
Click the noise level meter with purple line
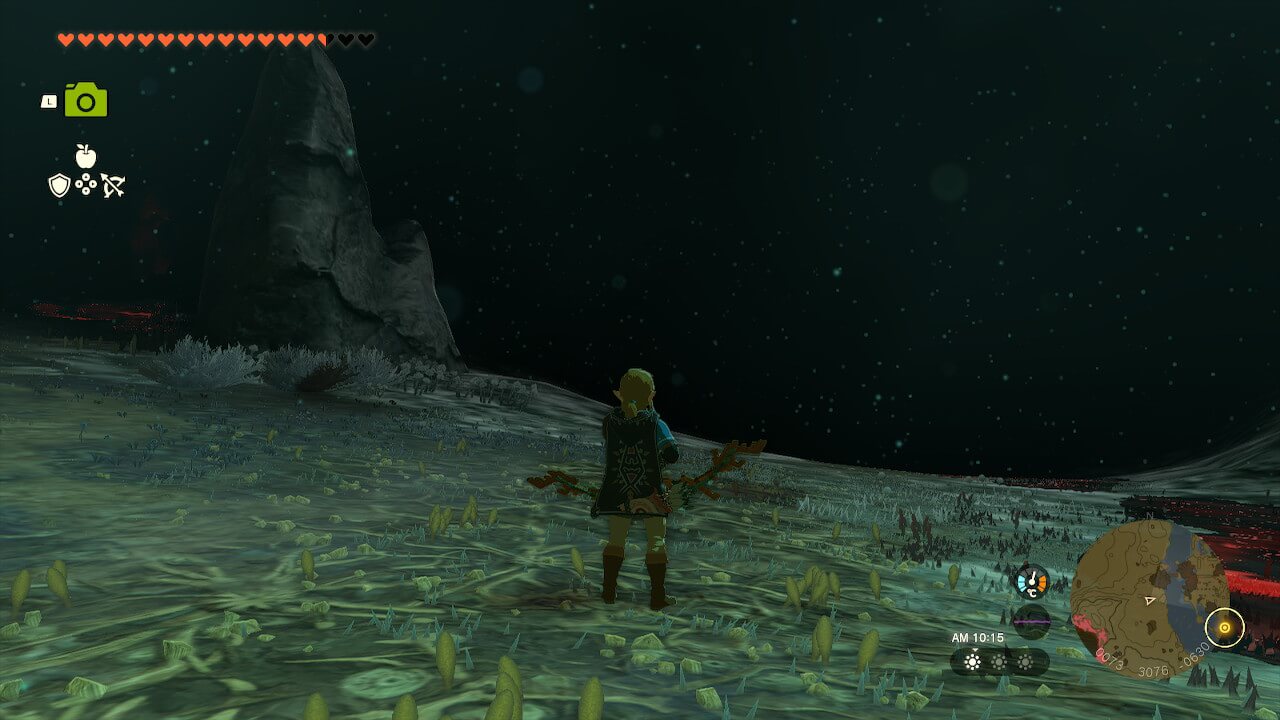coord(1032,620)
